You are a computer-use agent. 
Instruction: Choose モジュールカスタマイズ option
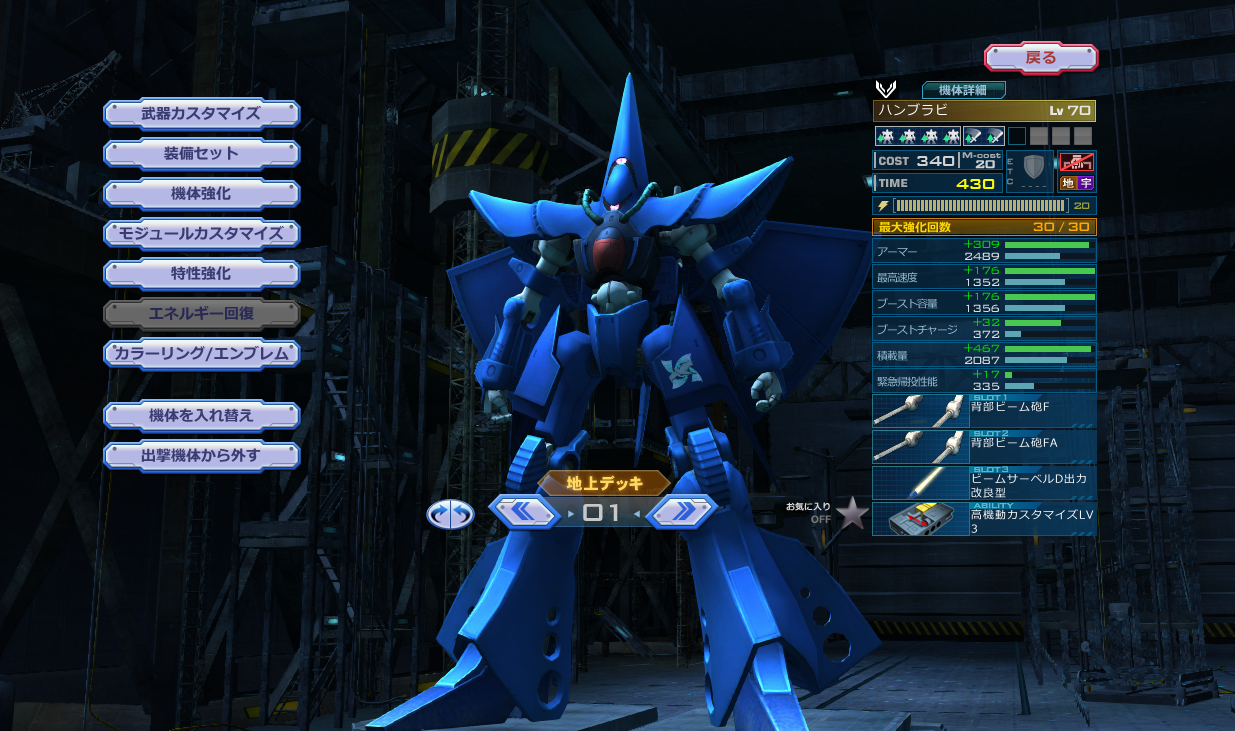point(201,233)
